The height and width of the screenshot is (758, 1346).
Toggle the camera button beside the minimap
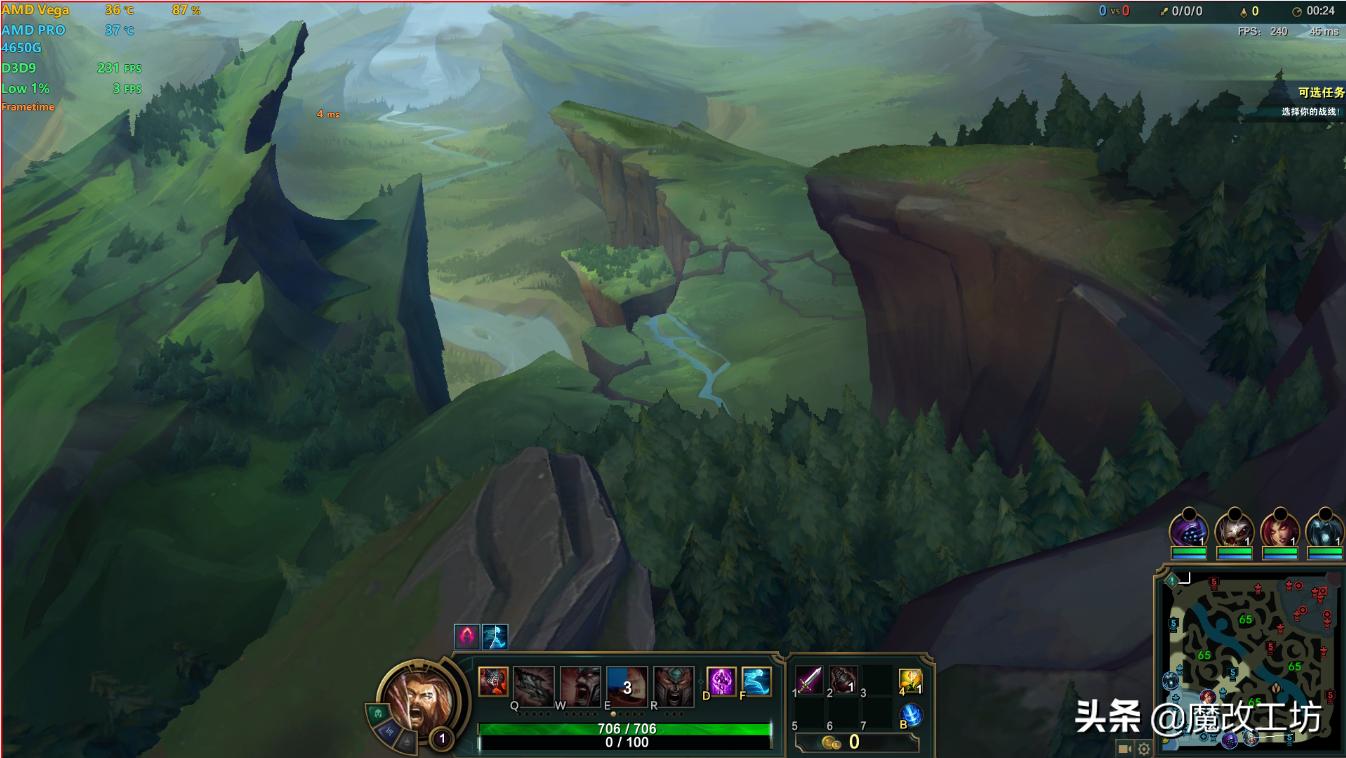[x=1124, y=748]
